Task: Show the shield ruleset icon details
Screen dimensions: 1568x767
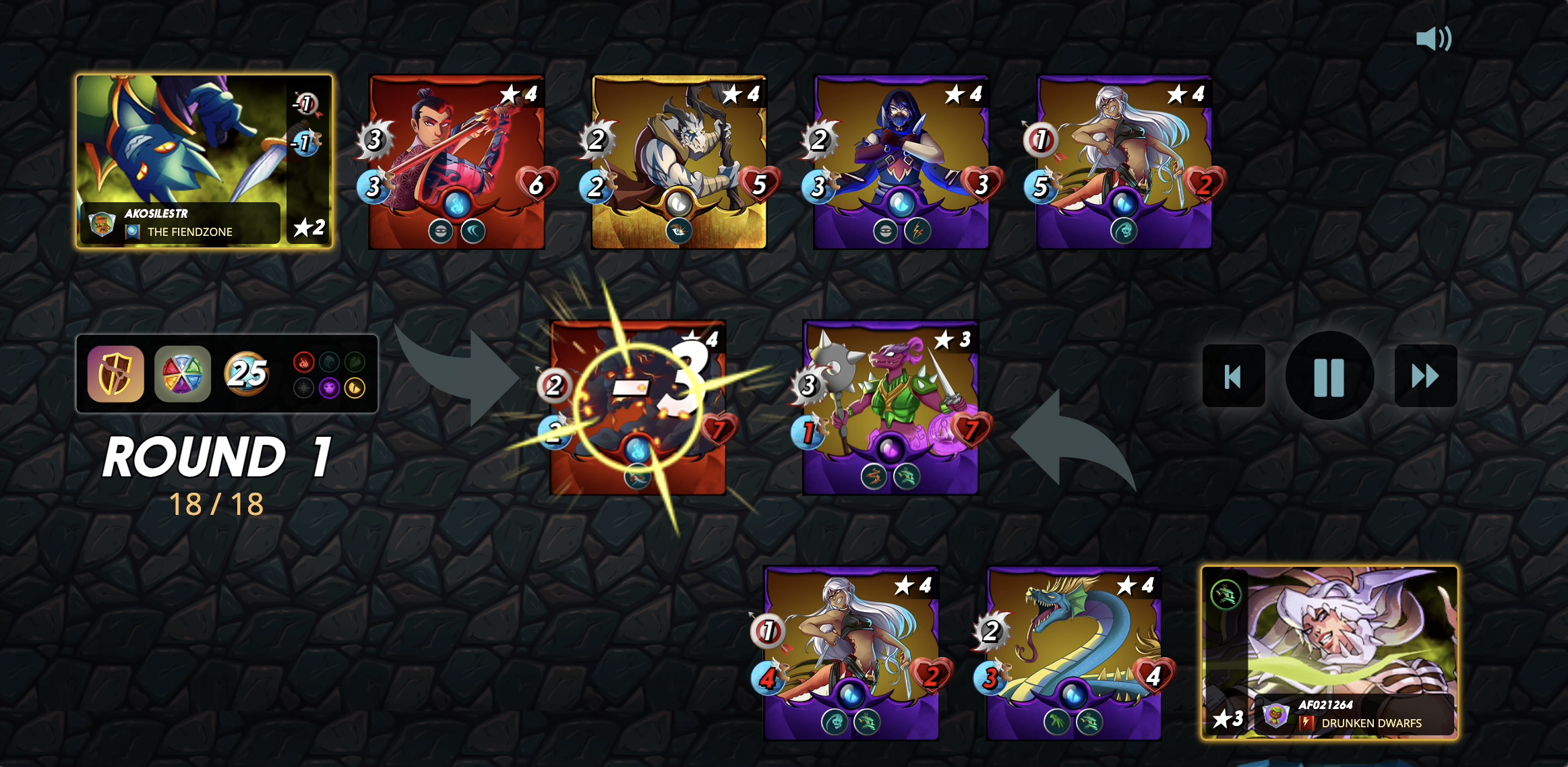Action: pyautogui.click(x=115, y=374)
